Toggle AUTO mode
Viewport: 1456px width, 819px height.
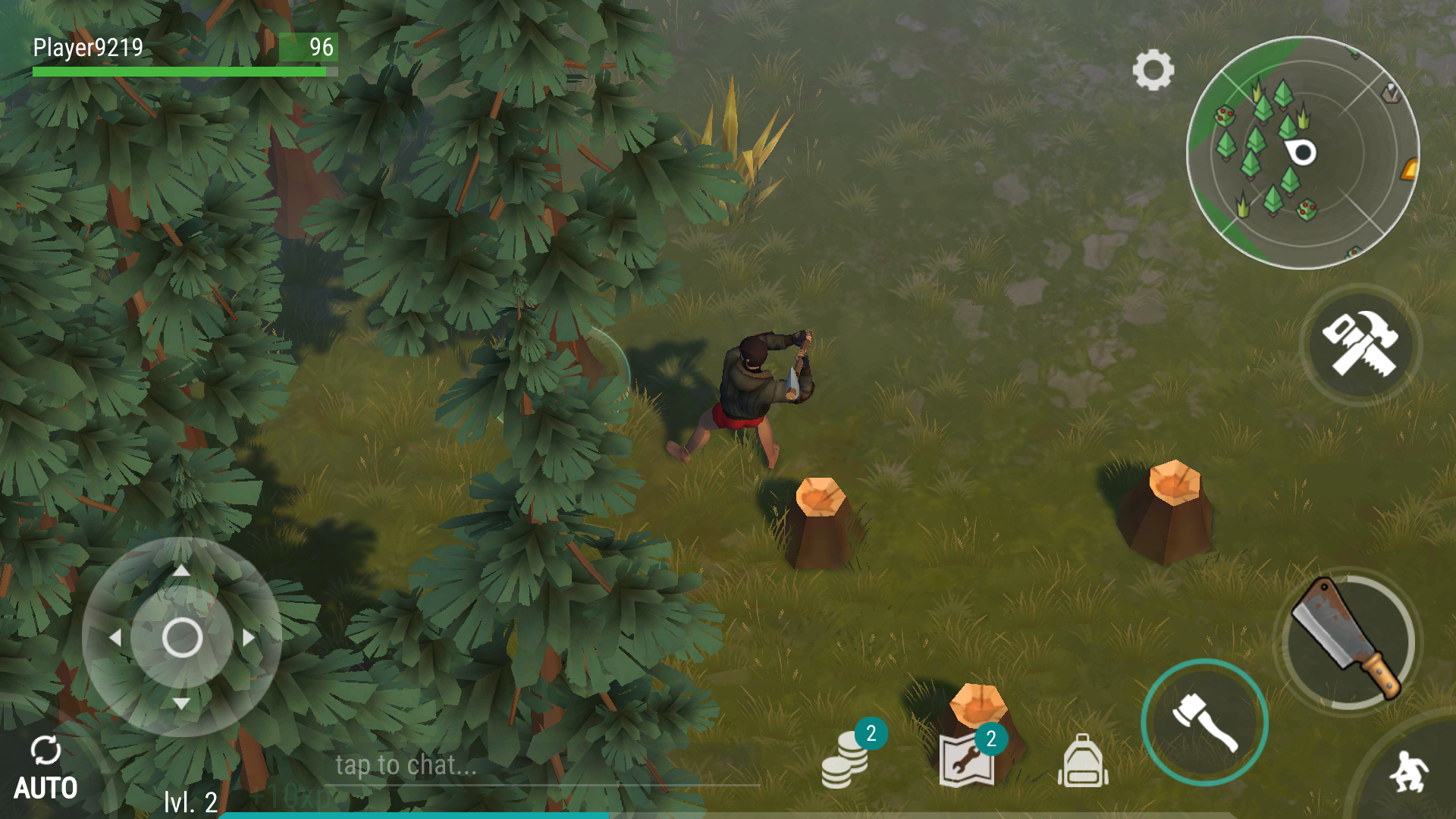[45, 769]
